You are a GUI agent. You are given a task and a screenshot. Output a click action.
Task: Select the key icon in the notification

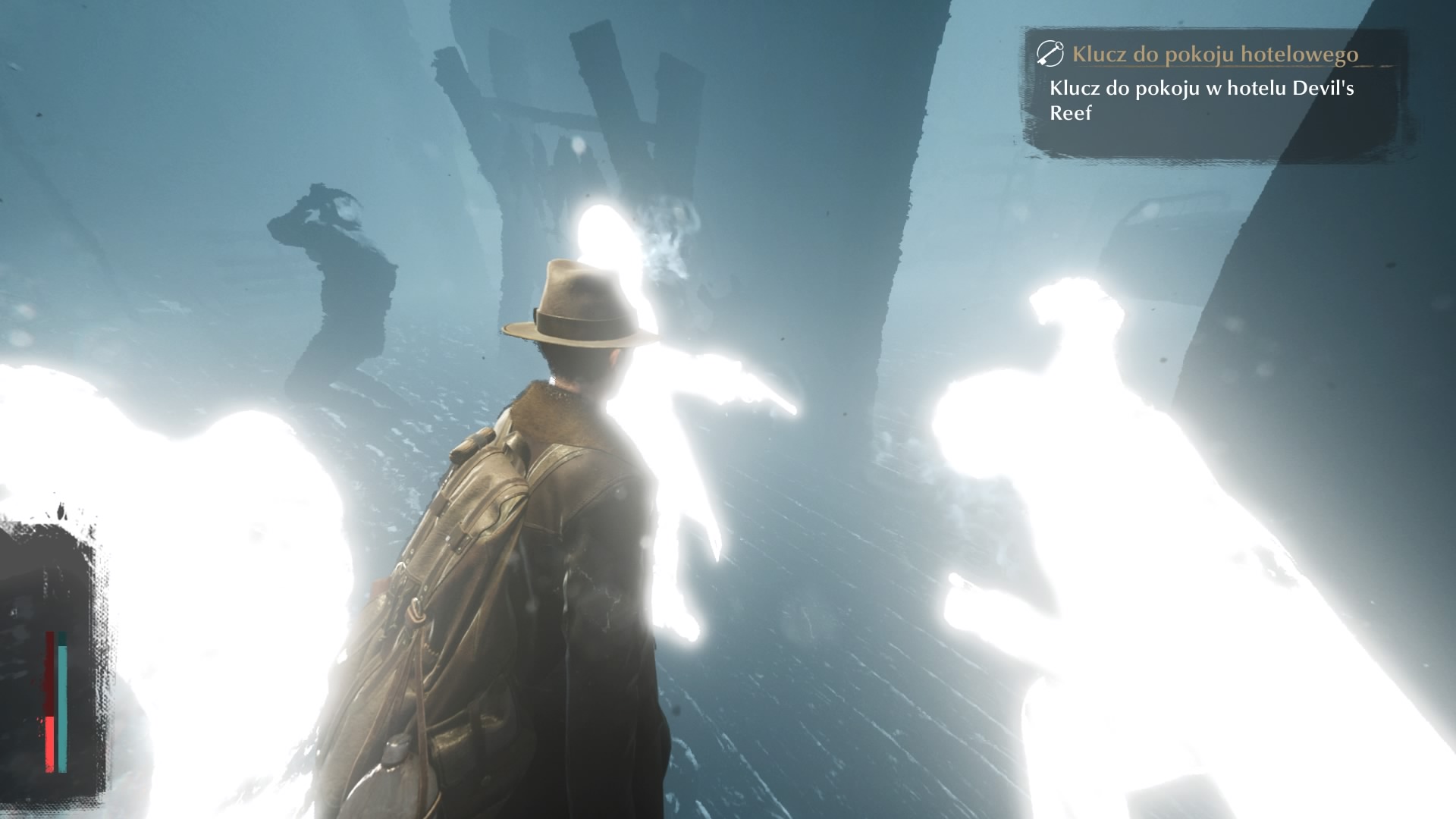point(1050,54)
